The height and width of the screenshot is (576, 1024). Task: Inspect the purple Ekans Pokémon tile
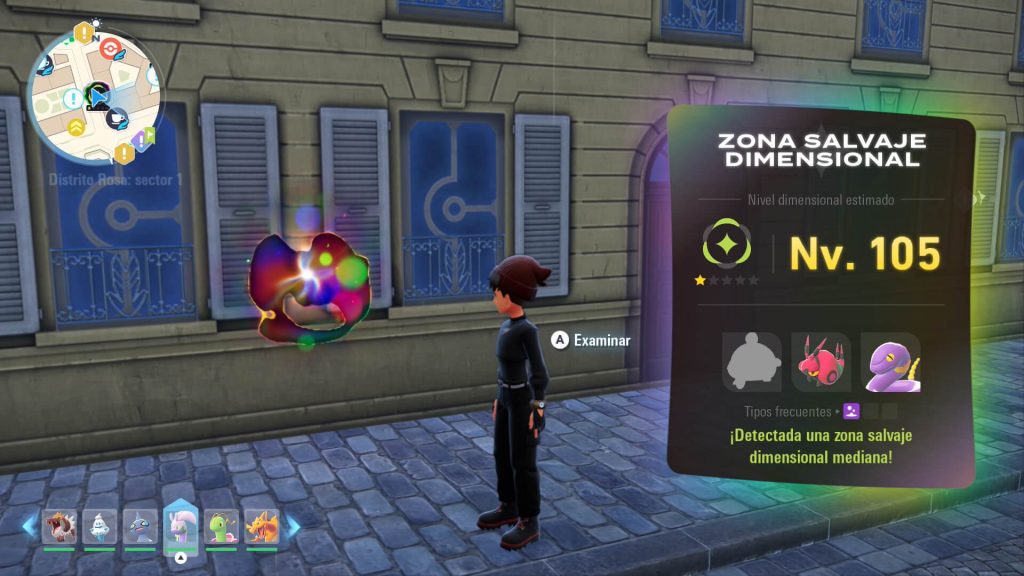coord(890,362)
